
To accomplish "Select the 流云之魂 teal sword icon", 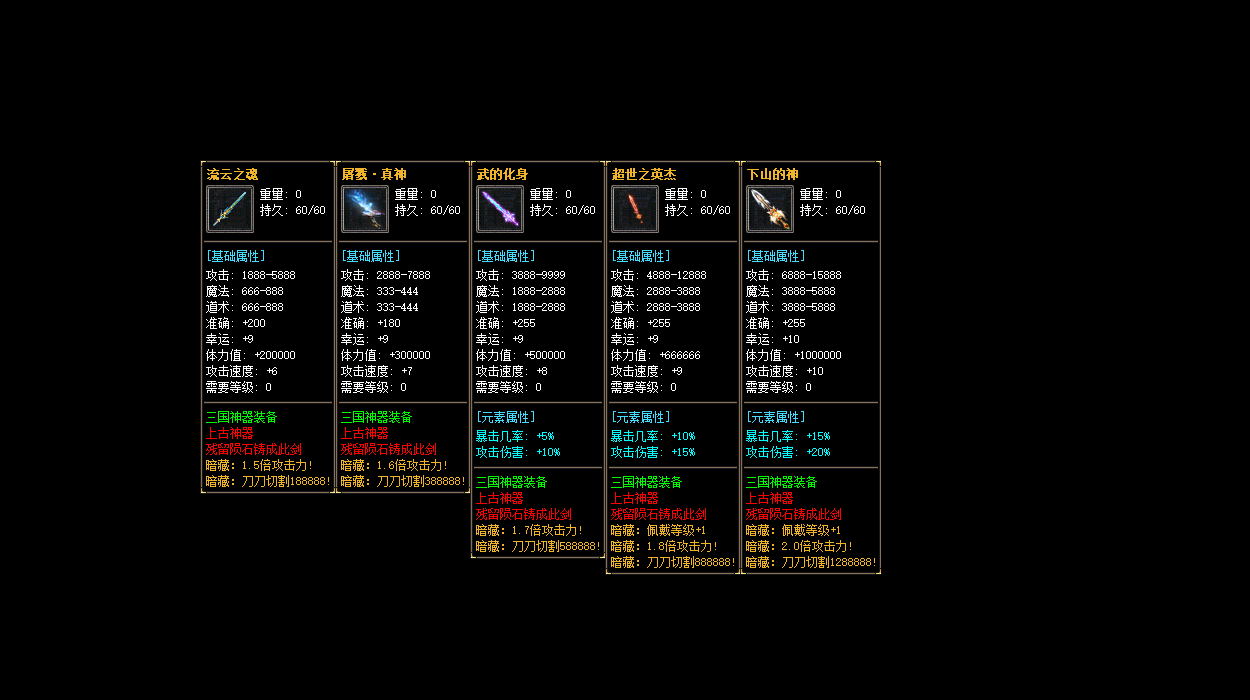I will click(x=230, y=209).
